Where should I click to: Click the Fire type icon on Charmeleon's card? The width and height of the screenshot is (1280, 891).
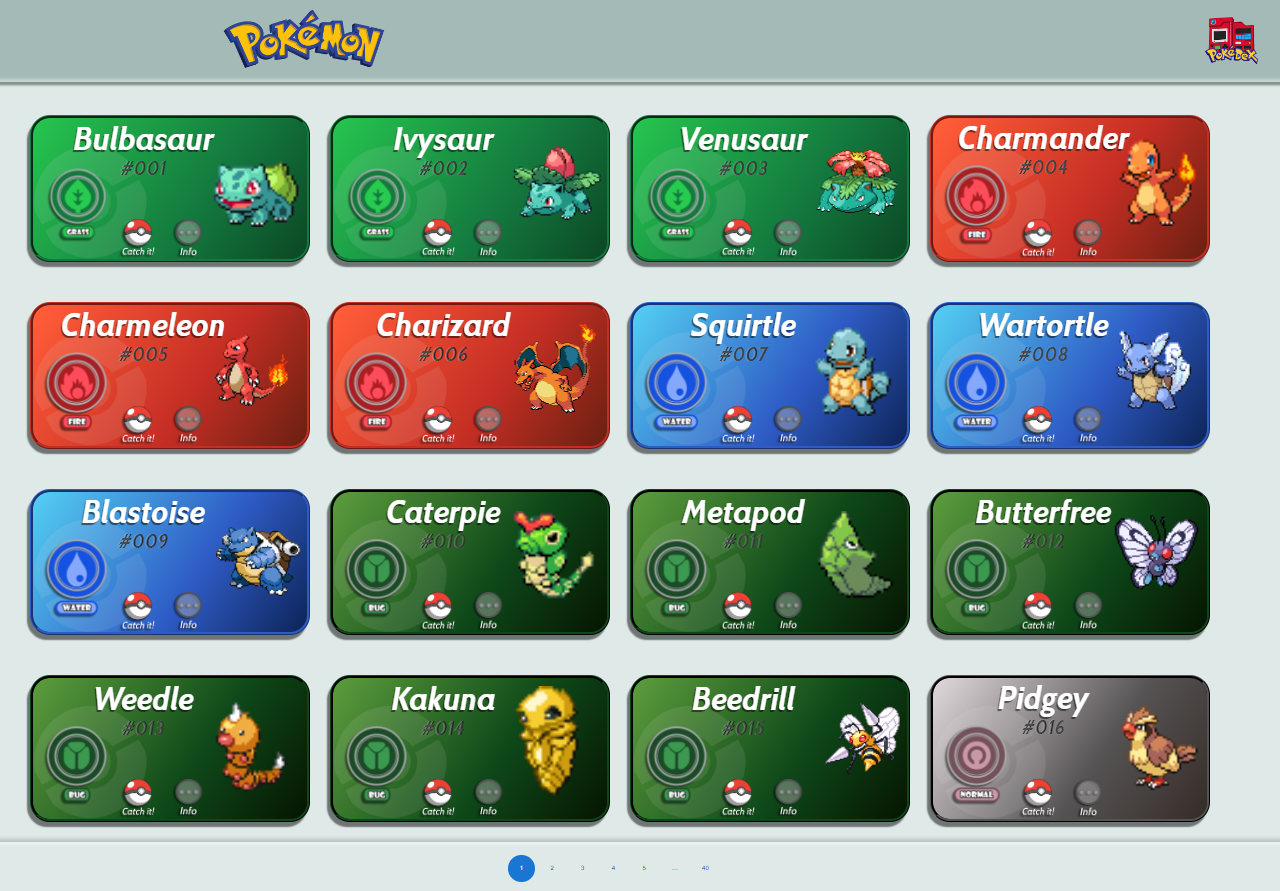click(x=78, y=383)
